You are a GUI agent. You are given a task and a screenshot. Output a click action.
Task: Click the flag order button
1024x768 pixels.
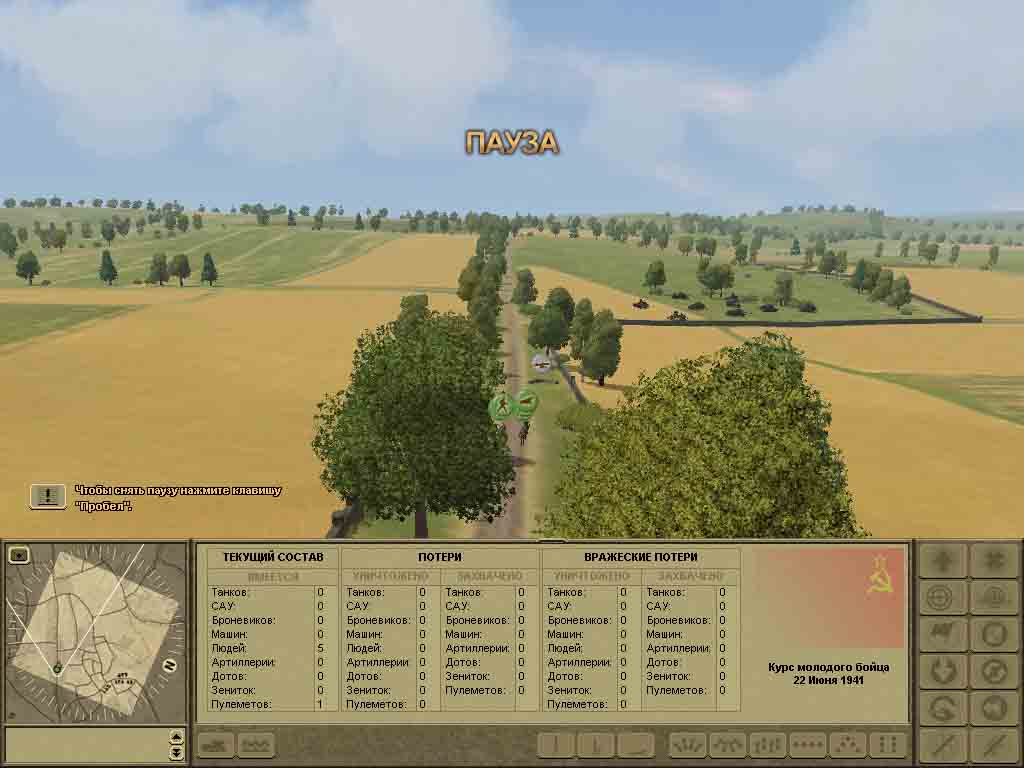click(942, 634)
